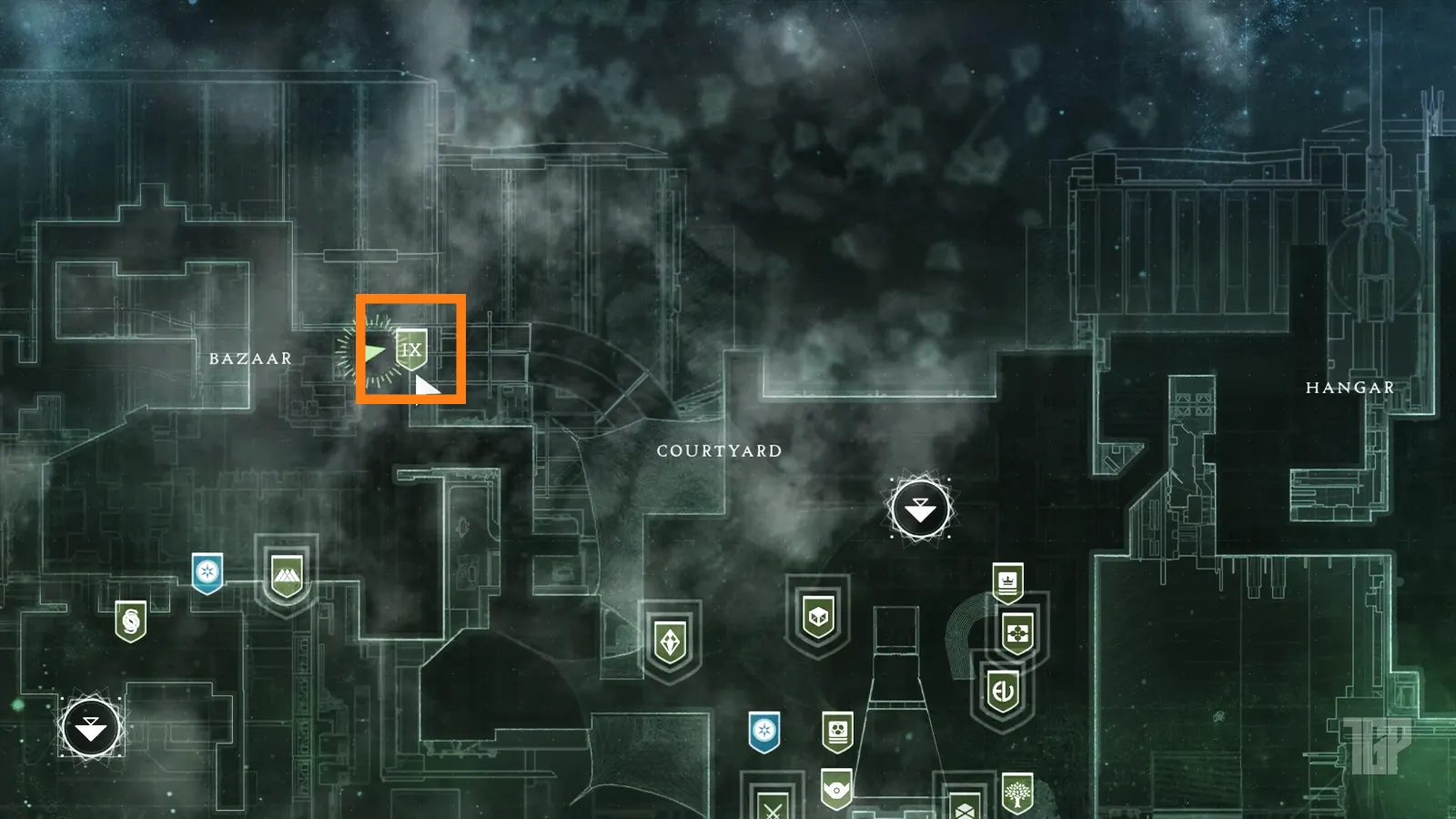Click the crown emblem vendor shield
This screenshot has width=1456, height=819.
[1008, 582]
